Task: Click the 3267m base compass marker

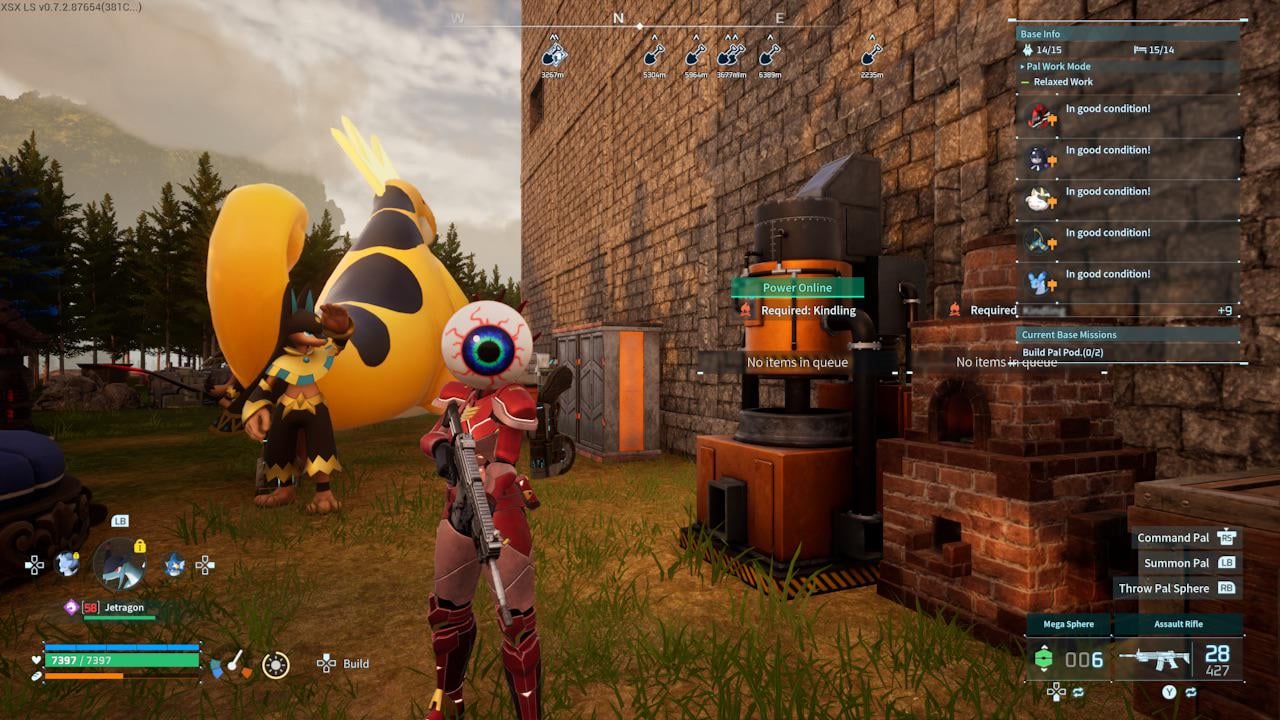Action: tap(553, 53)
